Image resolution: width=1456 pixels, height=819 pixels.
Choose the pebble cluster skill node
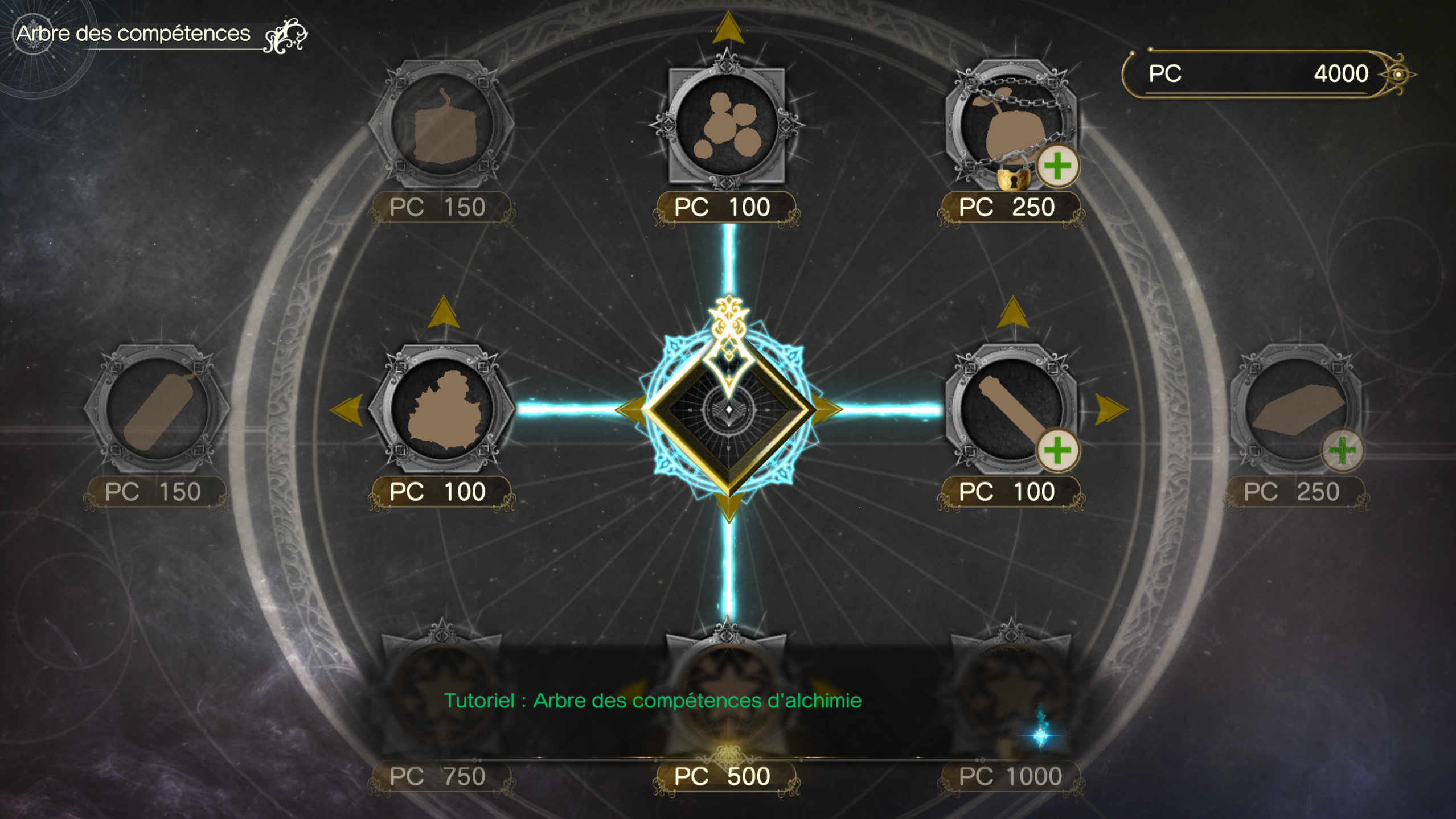pos(727,124)
